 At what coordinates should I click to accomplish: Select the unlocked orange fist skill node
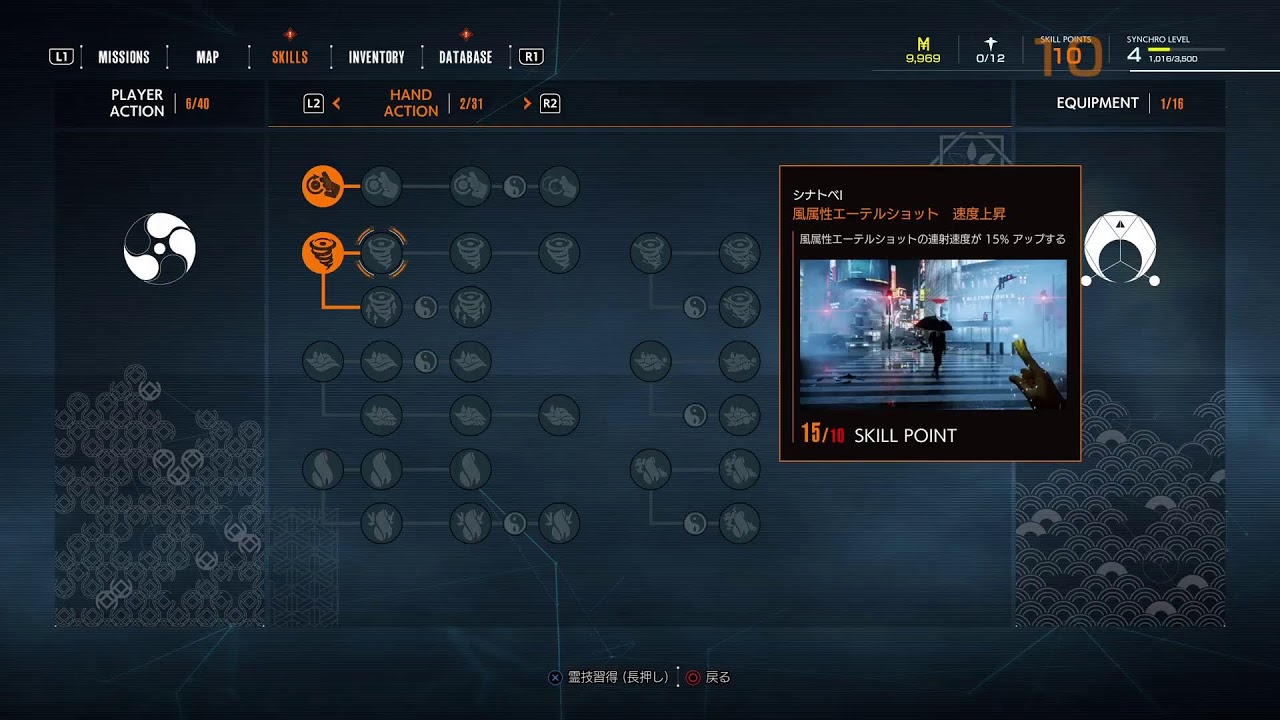click(323, 186)
